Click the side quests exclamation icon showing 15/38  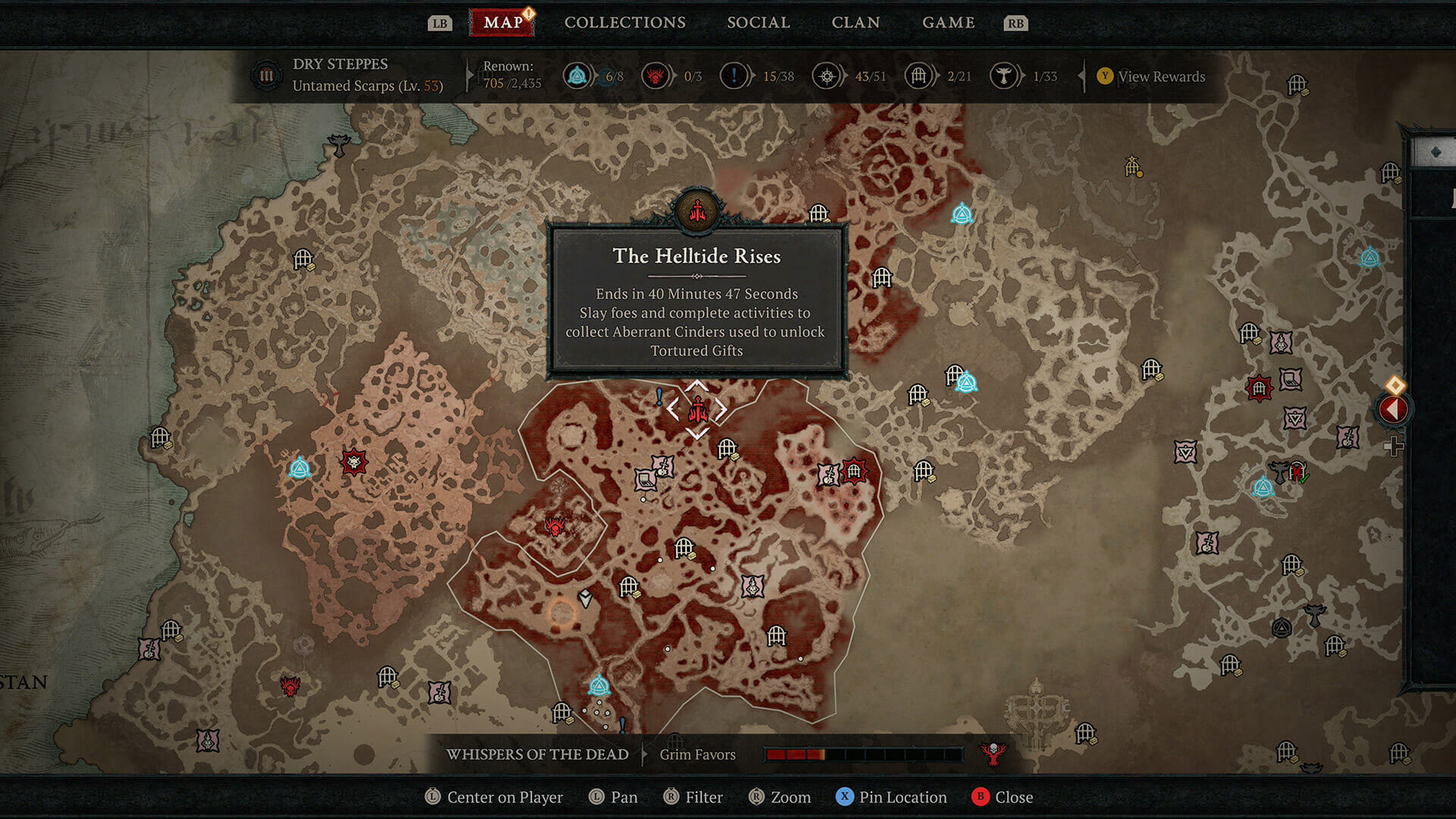734,76
